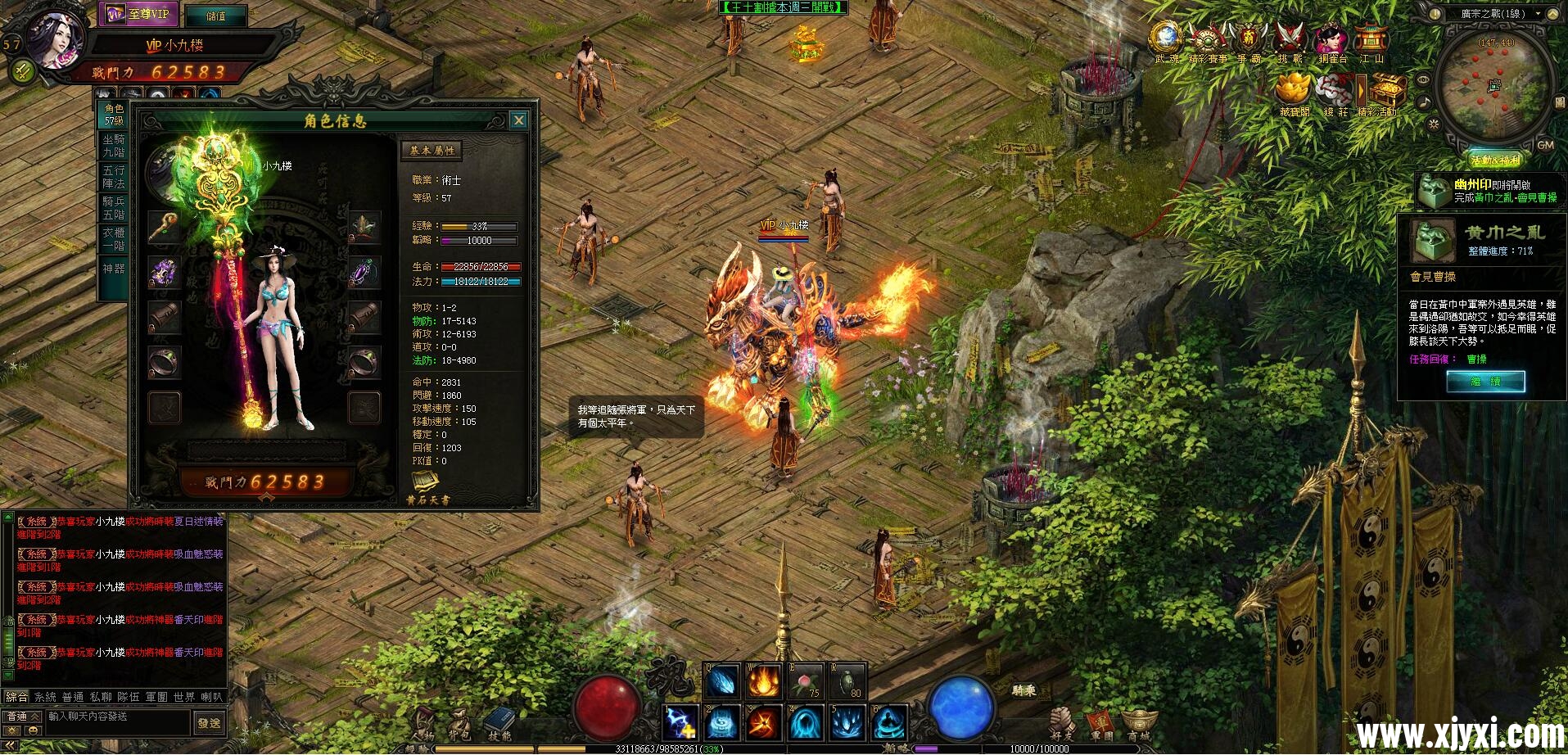Open the 銅雀台 lady portrait icon
Viewport: 1568px width, 755px height.
coord(1332,41)
